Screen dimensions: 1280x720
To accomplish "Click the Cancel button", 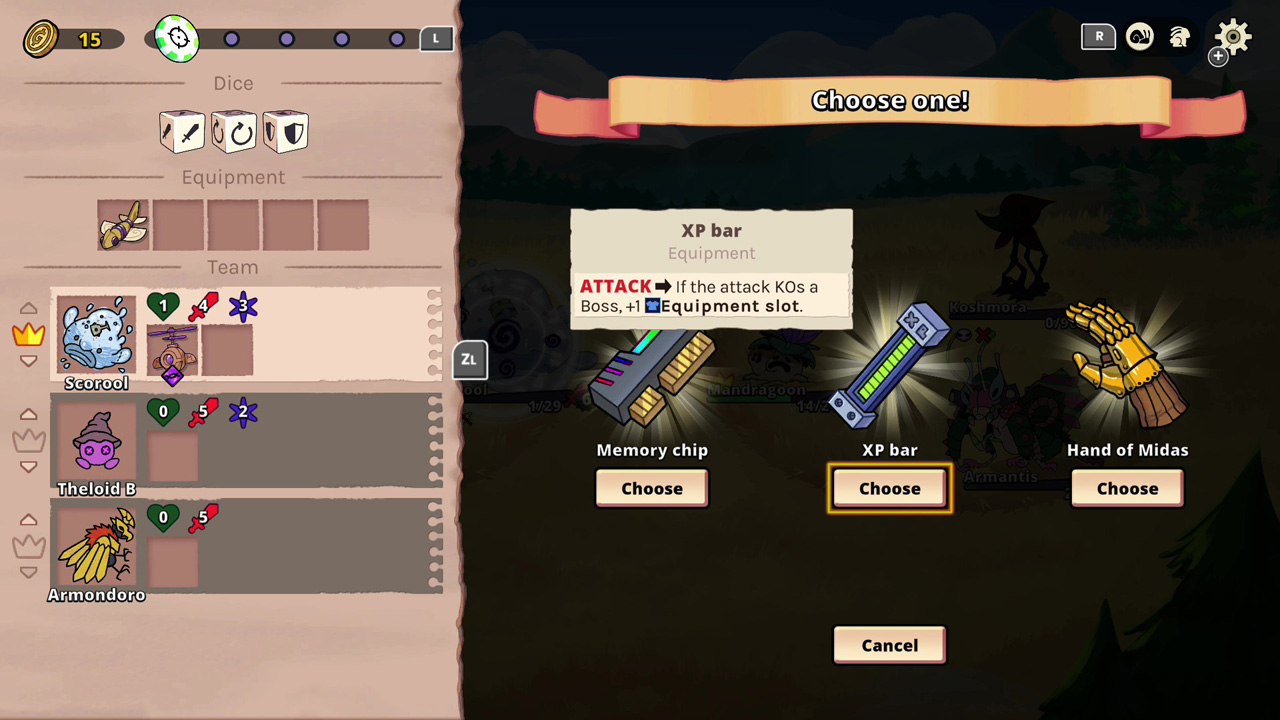I will [889, 645].
